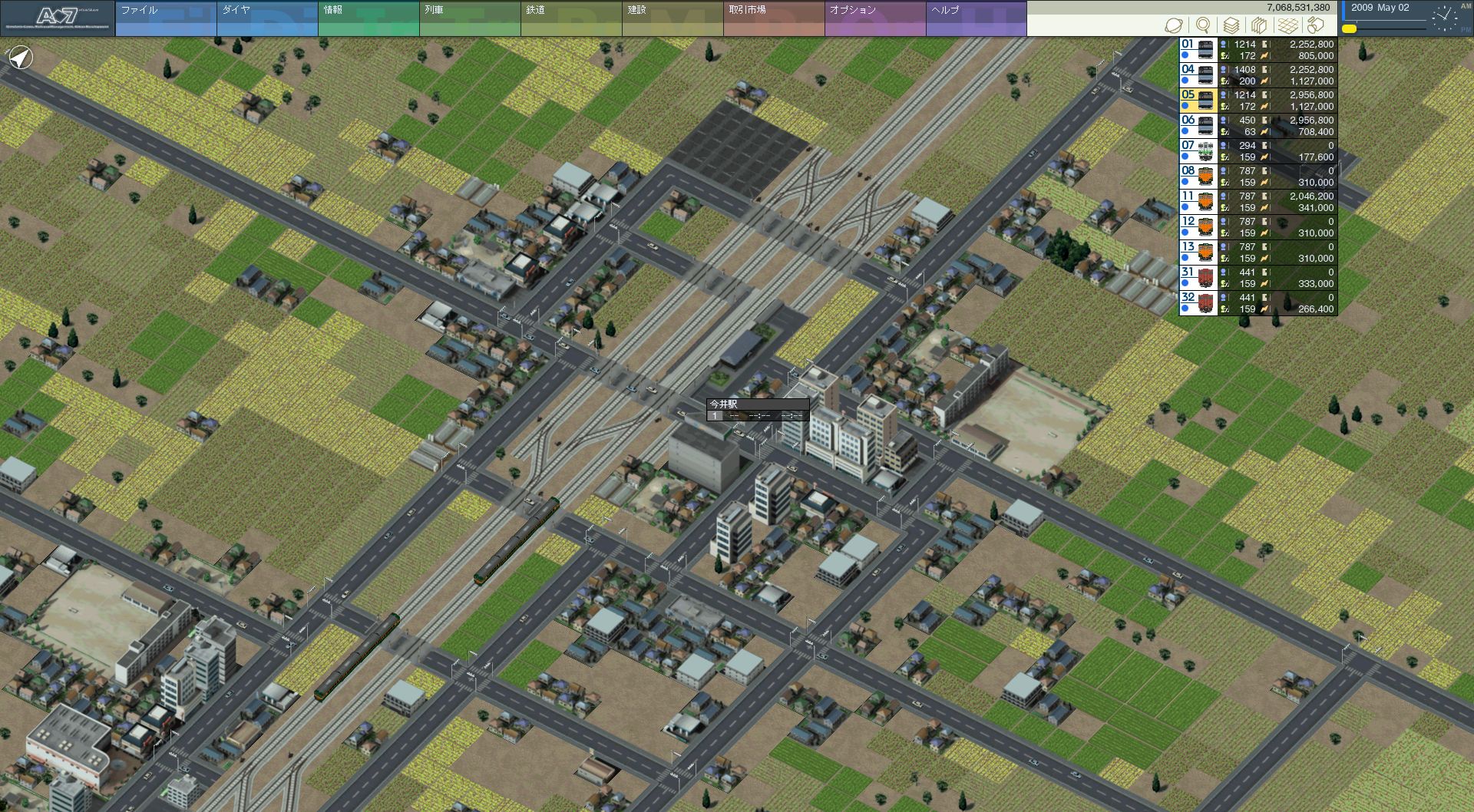Image resolution: width=1474 pixels, height=812 pixels.
Task: Select orange train 11 in the list
Action: tap(1258, 202)
